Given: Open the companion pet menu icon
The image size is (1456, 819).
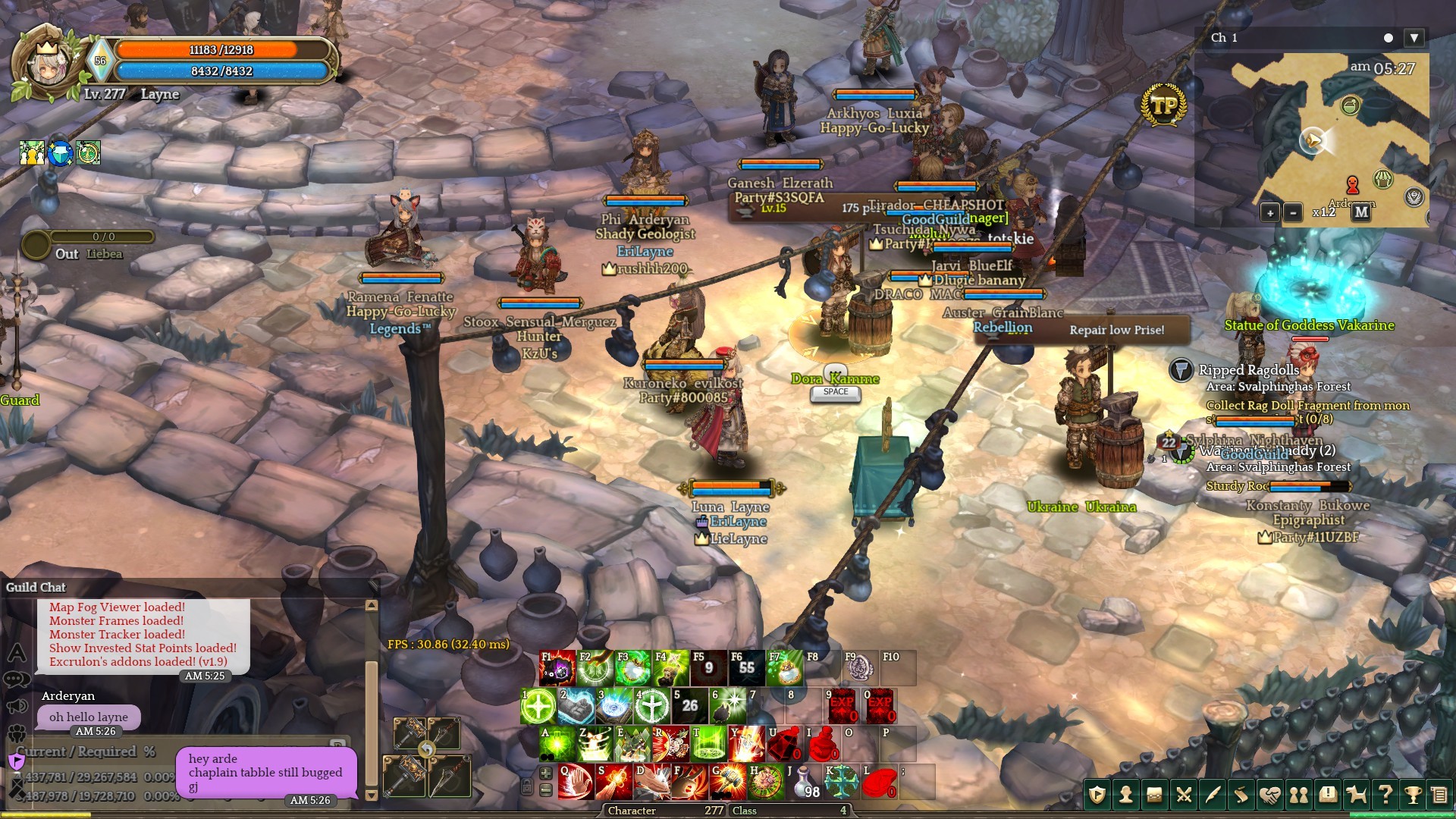Looking at the screenshot, I should pyautogui.click(x=1356, y=795).
